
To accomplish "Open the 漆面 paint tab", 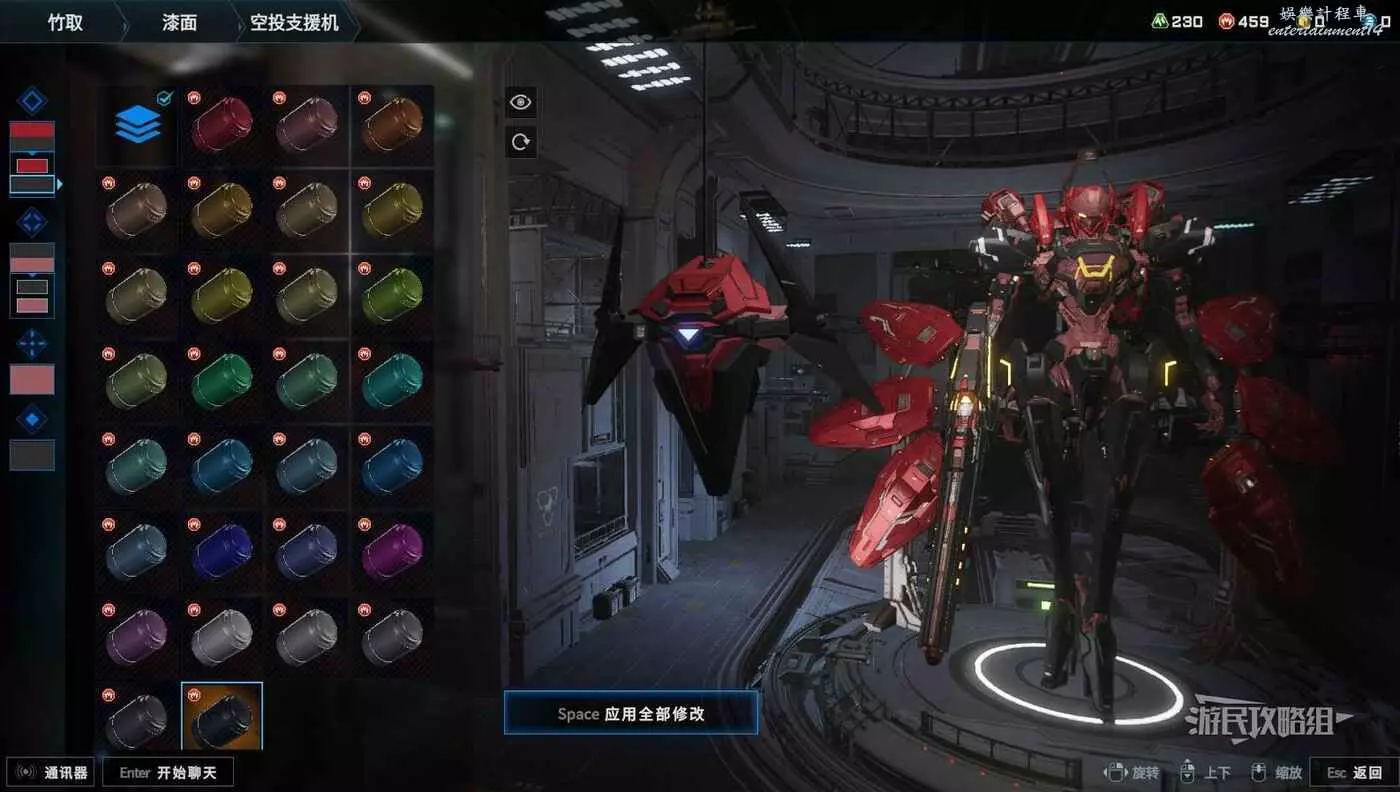I will [180, 21].
